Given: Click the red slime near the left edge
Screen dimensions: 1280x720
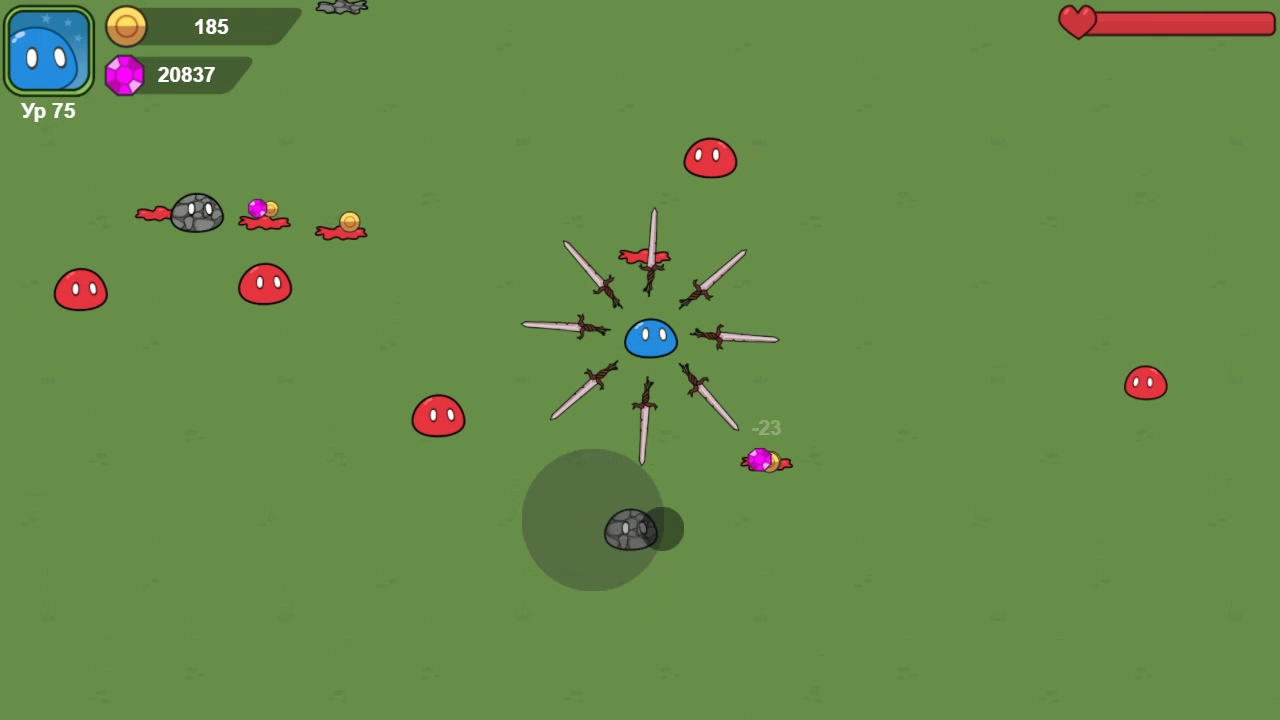Looking at the screenshot, I should 80,290.
